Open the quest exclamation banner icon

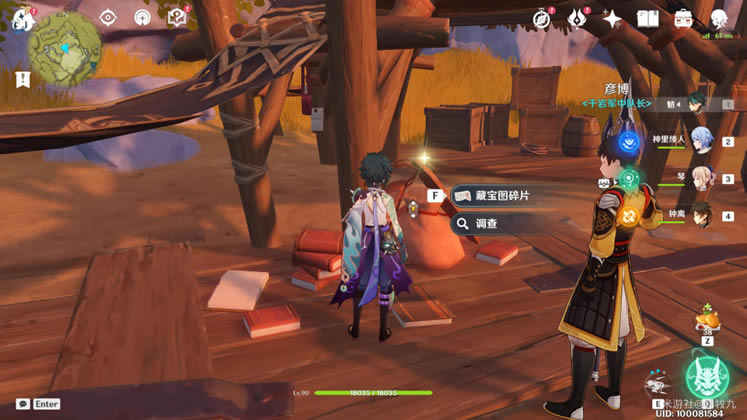23,79
